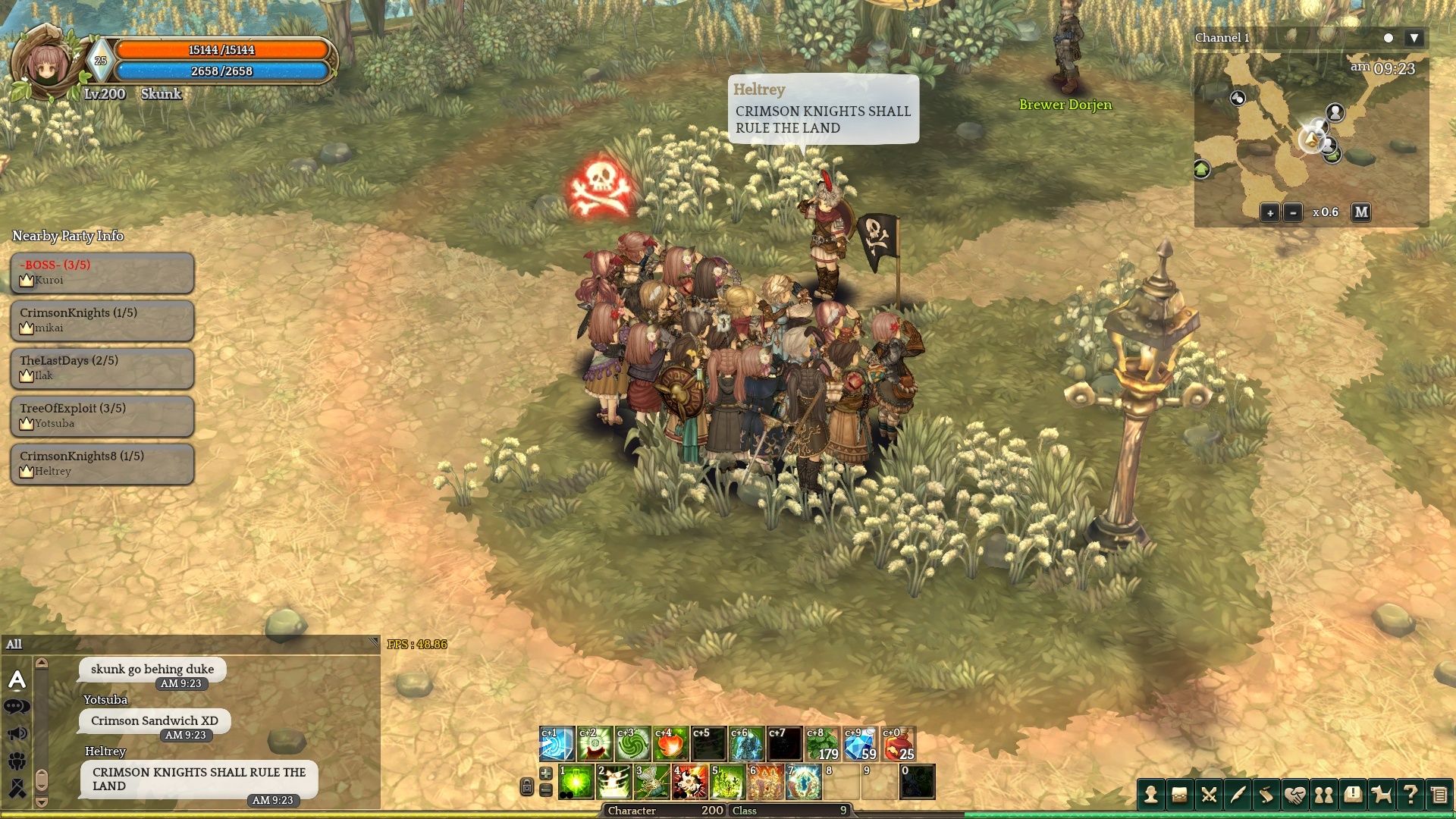The width and height of the screenshot is (1456, 819).
Task: Select the -BOSS- party led by Kuroi
Action: pos(102,272)
